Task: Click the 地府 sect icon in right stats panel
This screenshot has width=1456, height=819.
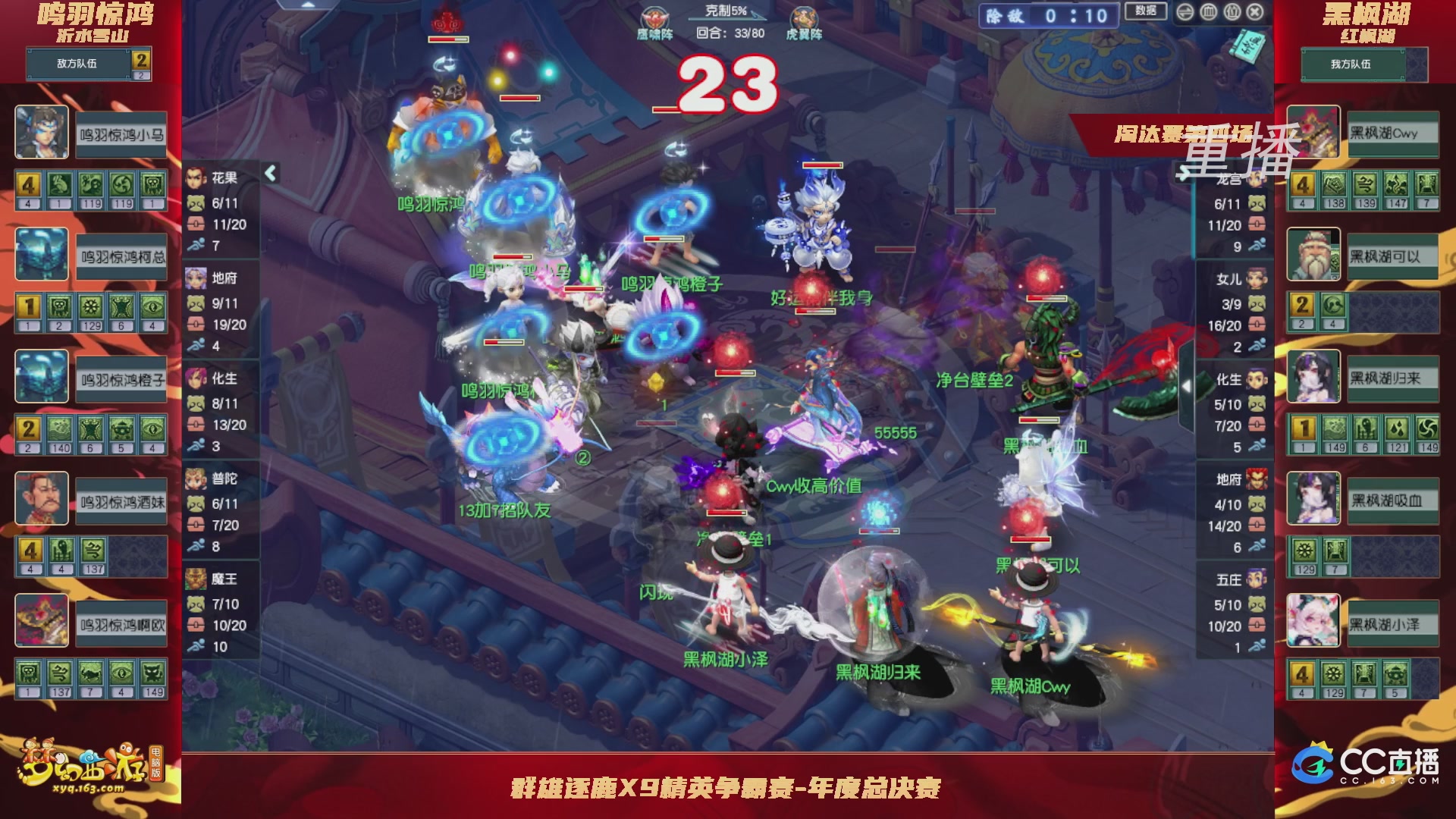Action: coord(1258,478)
